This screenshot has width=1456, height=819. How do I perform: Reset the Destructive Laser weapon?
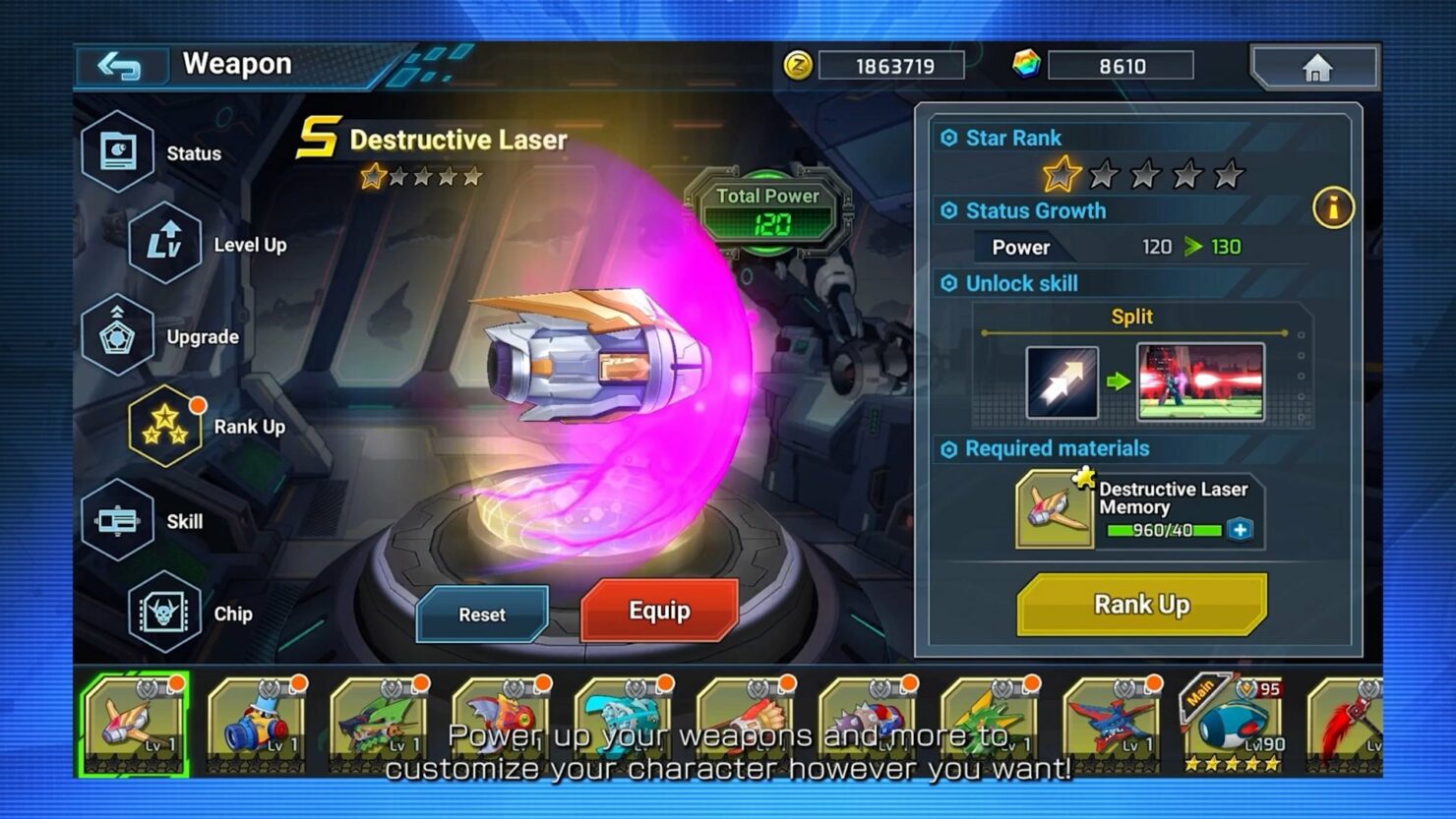click(482, 614)
